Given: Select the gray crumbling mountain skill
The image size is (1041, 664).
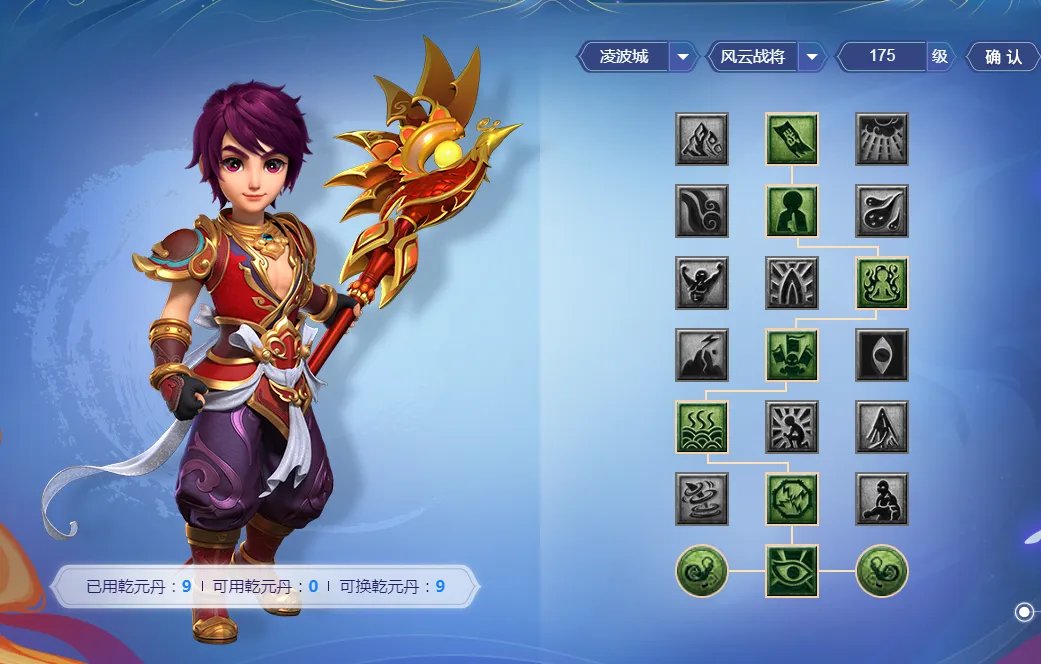Looking at the screenshot, I should point(702,139).
